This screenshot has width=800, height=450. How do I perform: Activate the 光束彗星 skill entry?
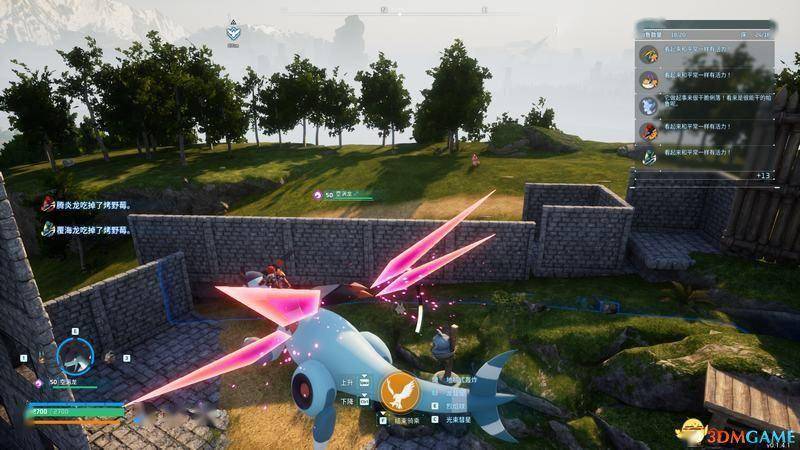pos(462,421)
